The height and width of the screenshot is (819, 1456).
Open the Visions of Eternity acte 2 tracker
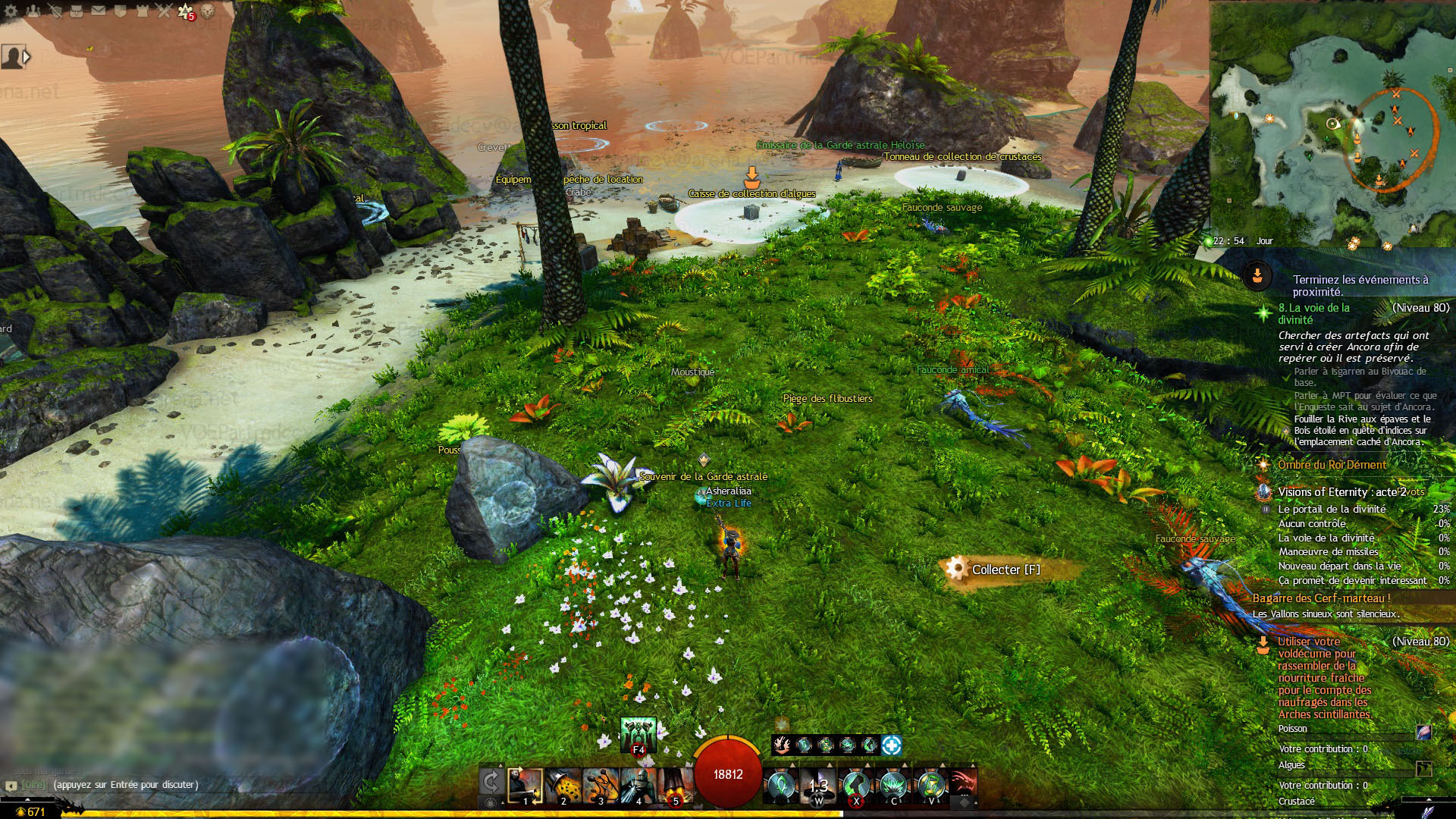click(1341, 492)
